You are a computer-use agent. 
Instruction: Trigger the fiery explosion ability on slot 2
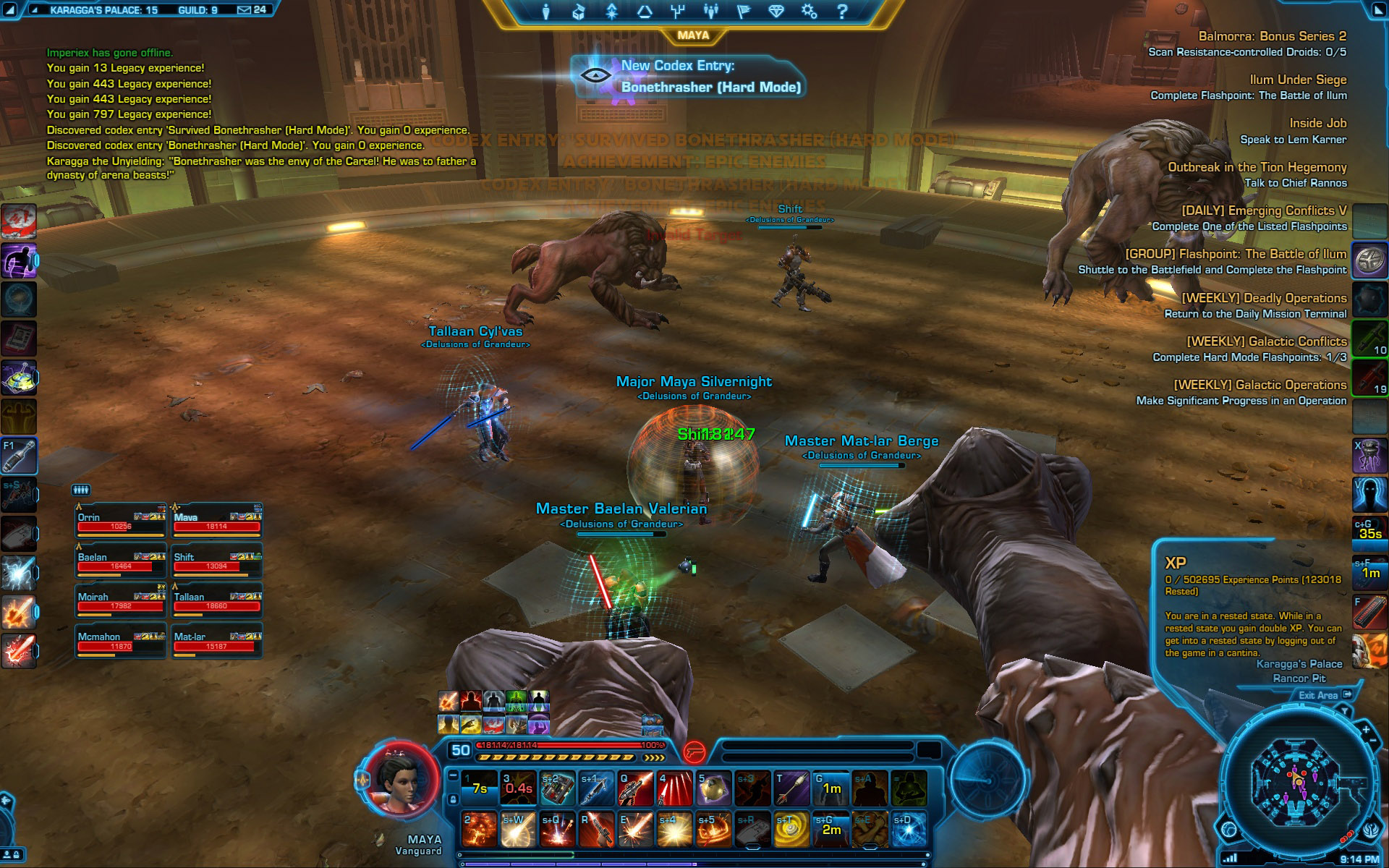(479, 829)
